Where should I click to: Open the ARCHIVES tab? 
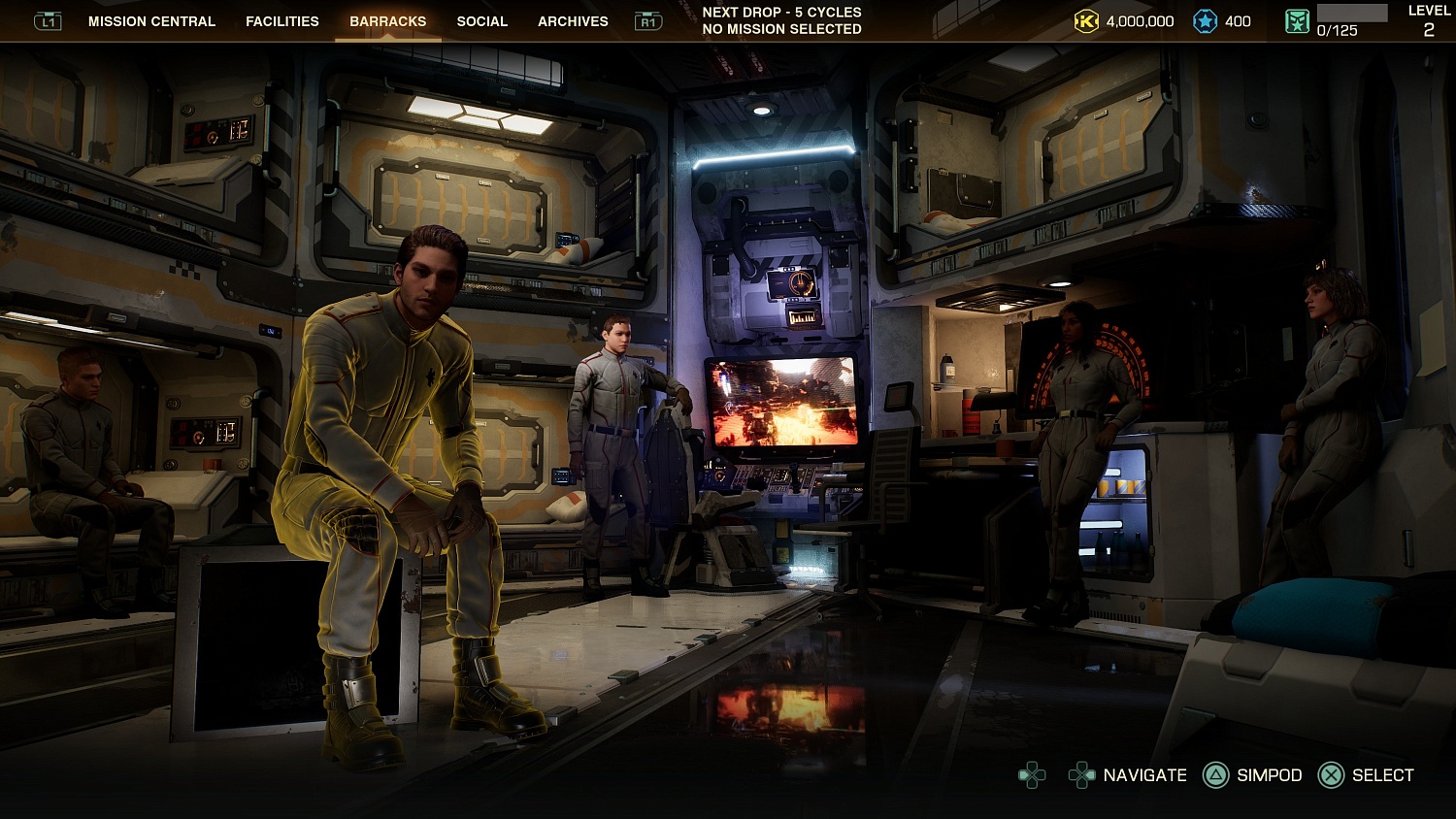coord(572,20)
